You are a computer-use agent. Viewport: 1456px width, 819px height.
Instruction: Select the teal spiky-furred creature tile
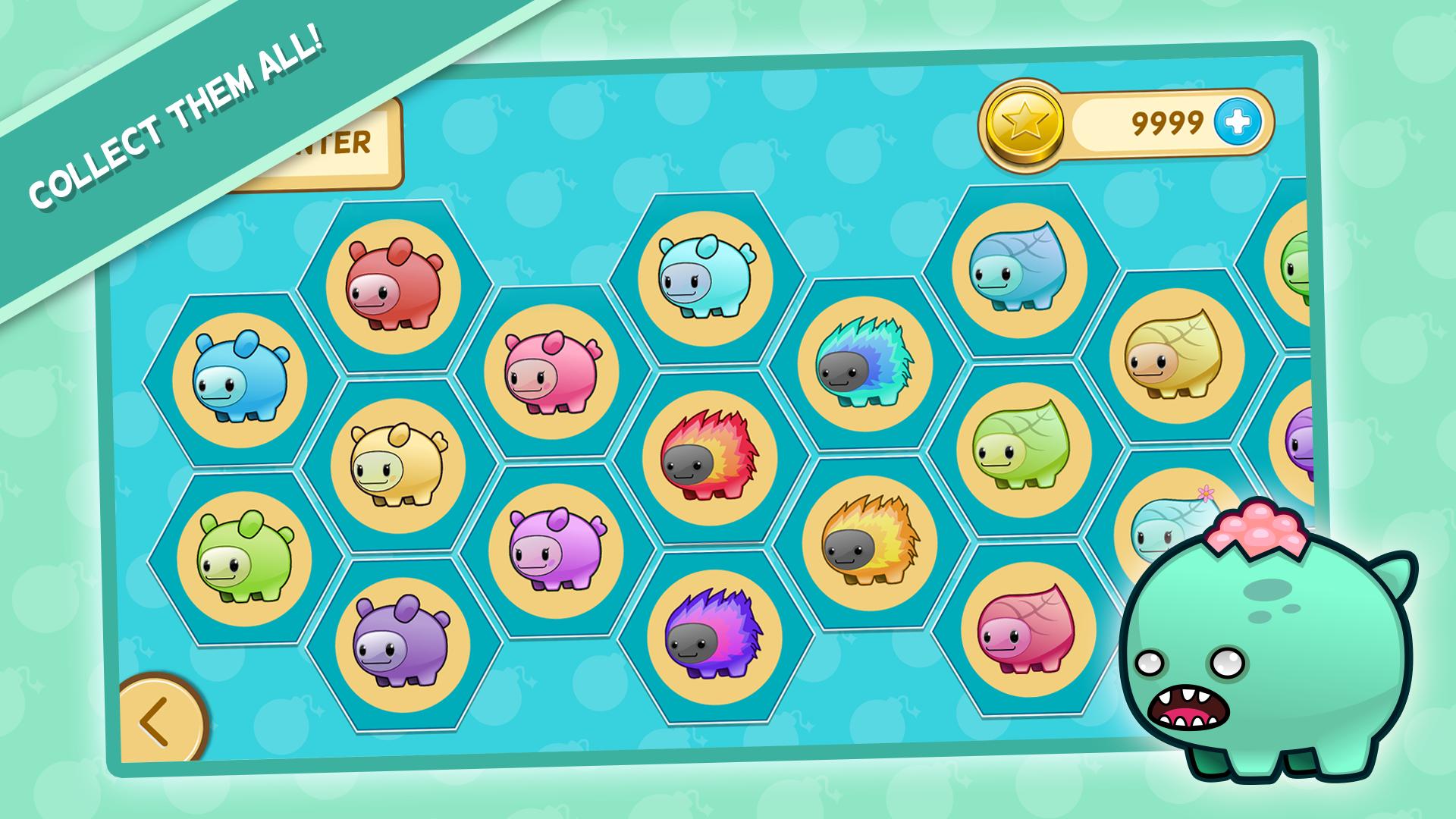tap(865, 364)
